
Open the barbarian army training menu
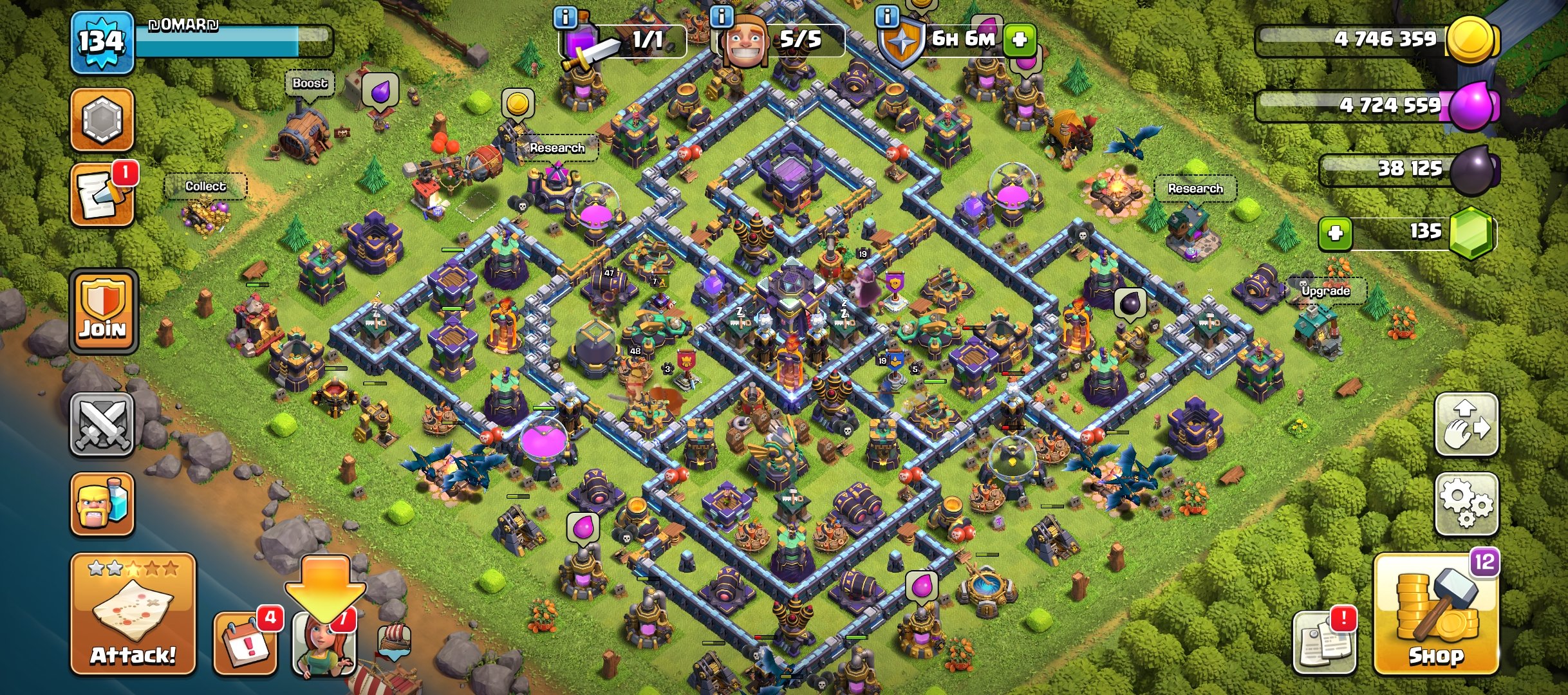[x=102, y=504]
